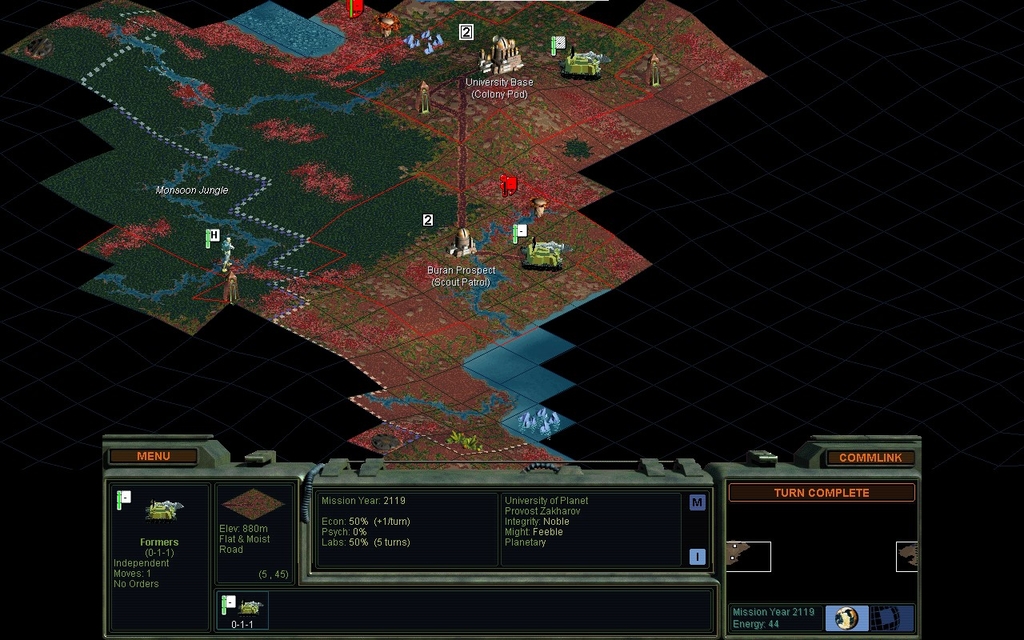Click the I button in info panel
The image size is (1024, 640).
click(697, 557)
